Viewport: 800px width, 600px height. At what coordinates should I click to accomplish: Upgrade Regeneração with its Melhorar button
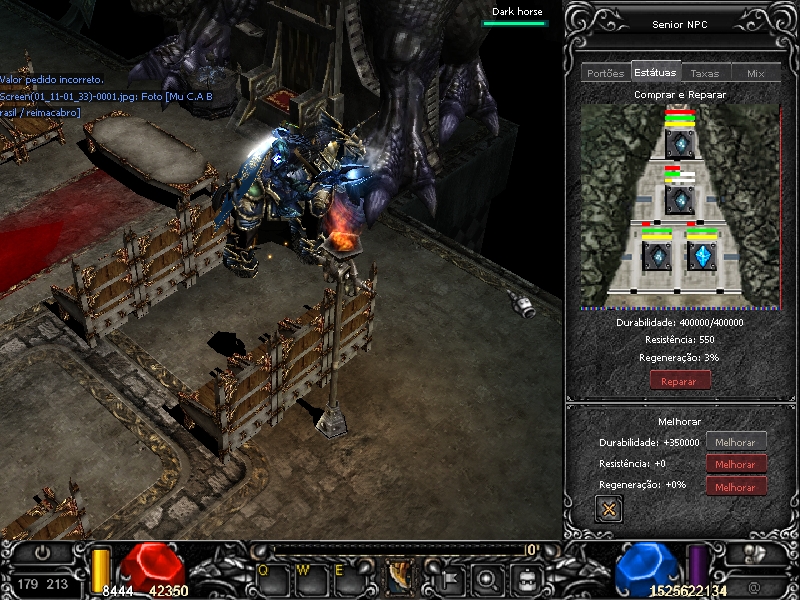tap(736, 486)
